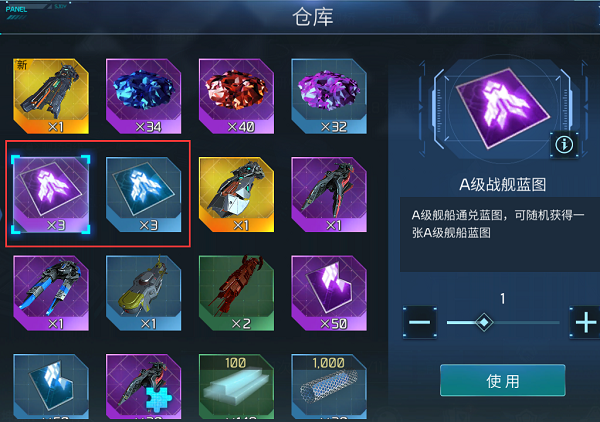The height and width of the screenshot is (422, 600).
Task: Select the green slot labeled 100
Action: click(235, 388)
